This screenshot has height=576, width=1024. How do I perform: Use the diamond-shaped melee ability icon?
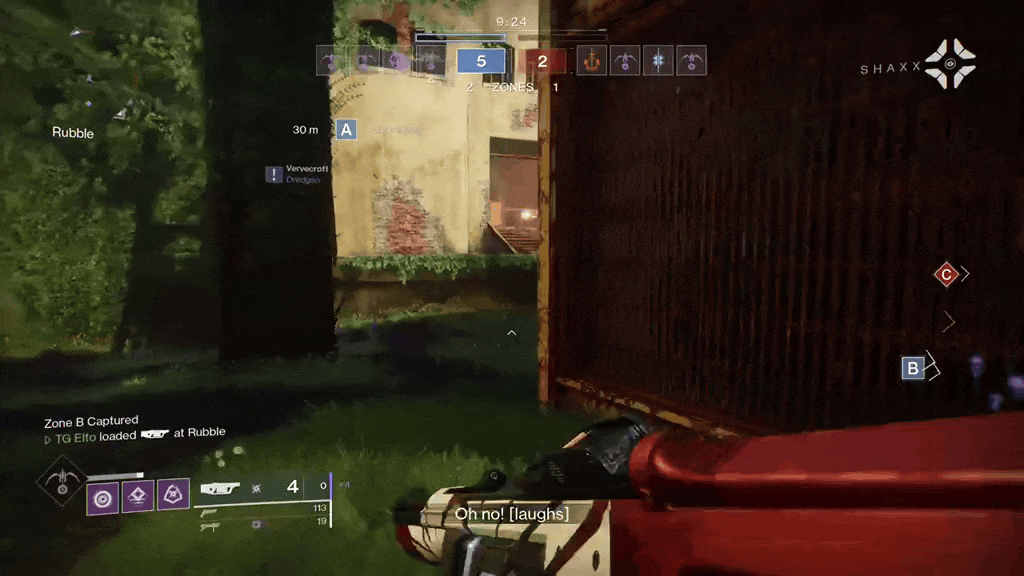pyautogui.click(x=138, y=494)
